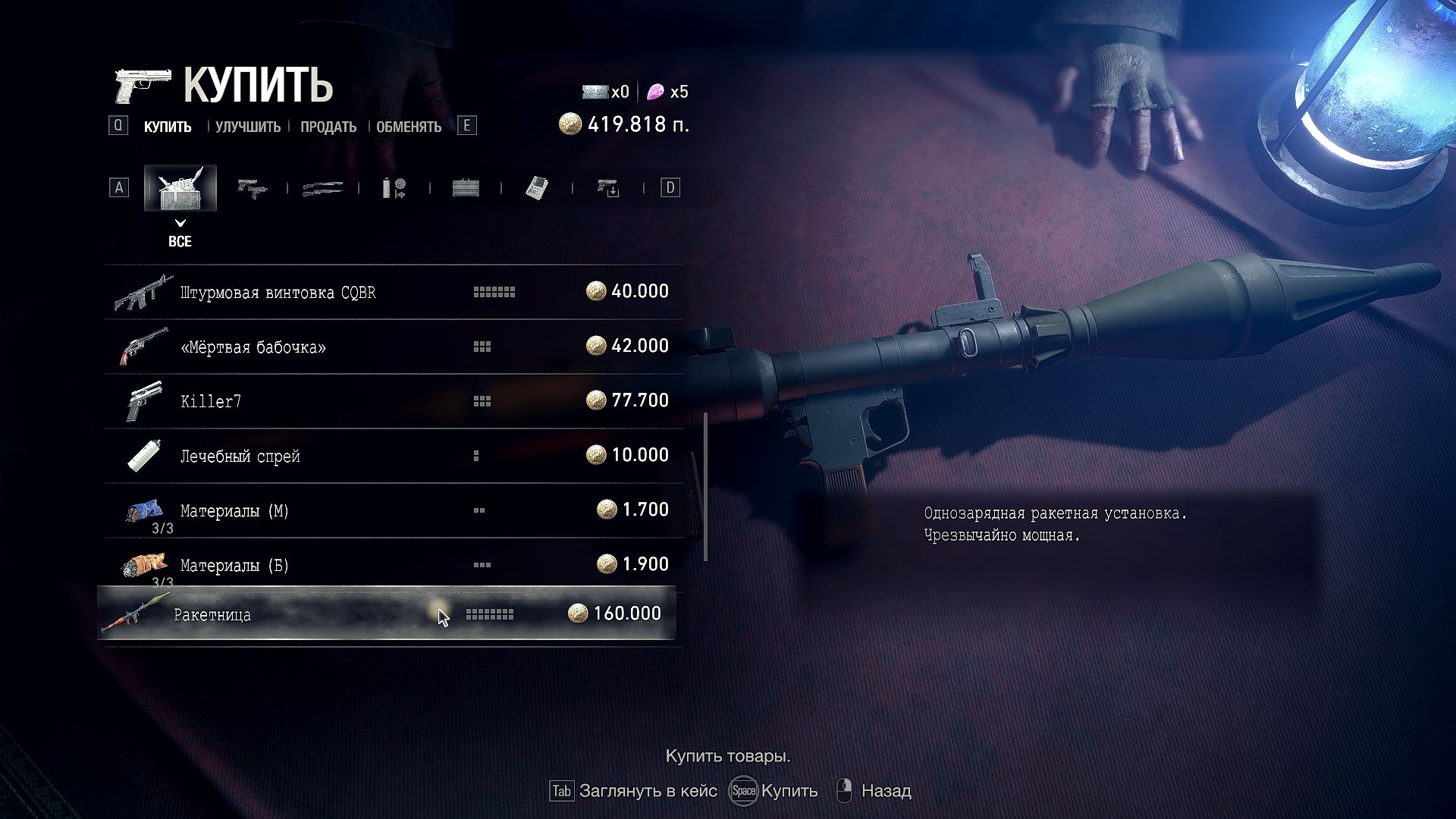This screenshot has height=819, width=1456.
Task: Switch to the УЛУЧШИТЬ (upgrade) tab
Action: tap(247, 127)
